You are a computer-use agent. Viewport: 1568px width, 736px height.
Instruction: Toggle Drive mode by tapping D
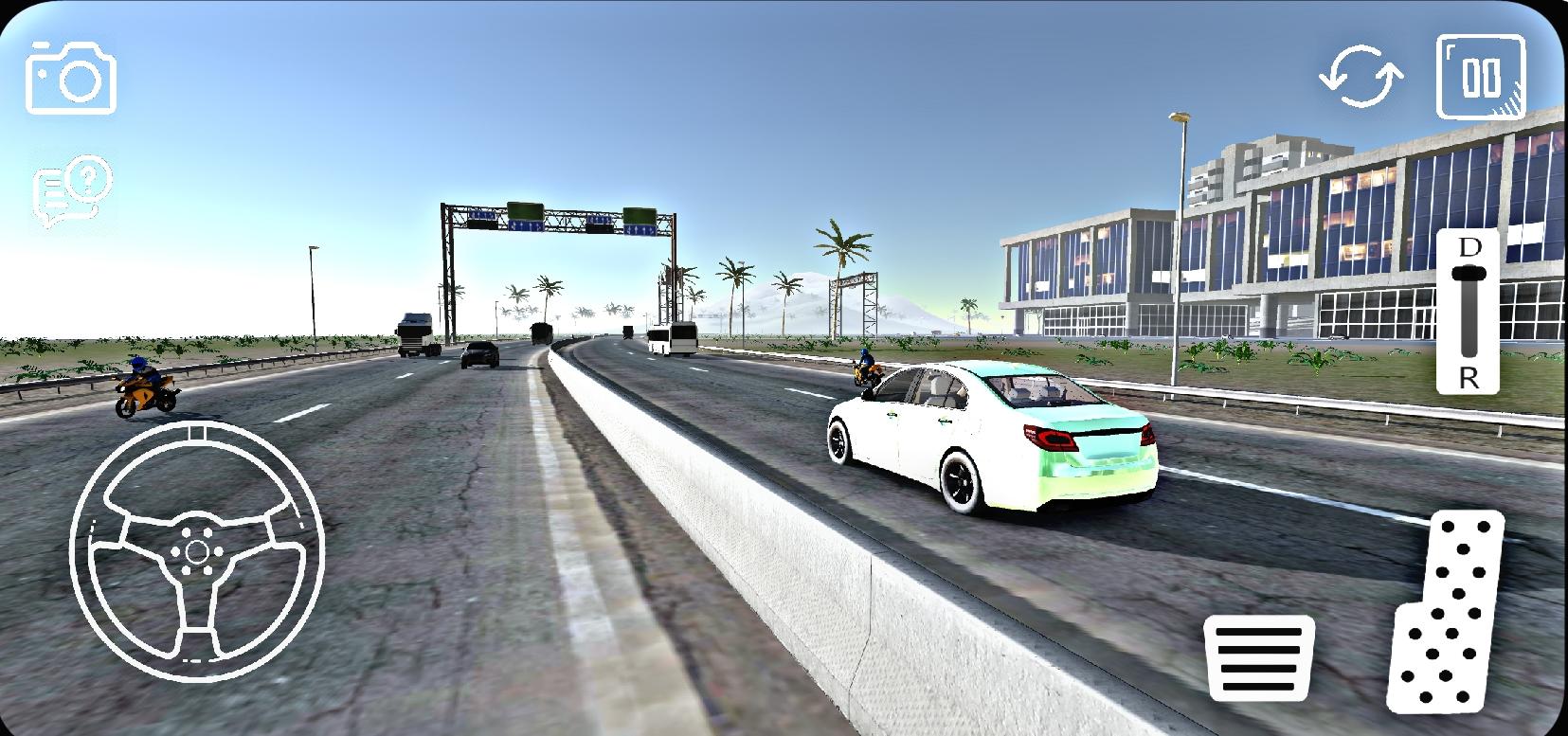pos(1469,249)
